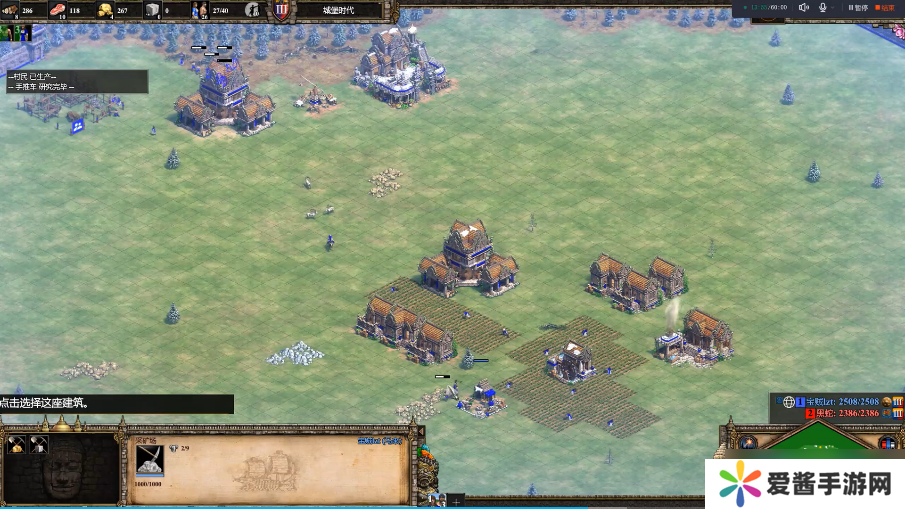
Task: Click the food resource icon
Action: [57, 10]
